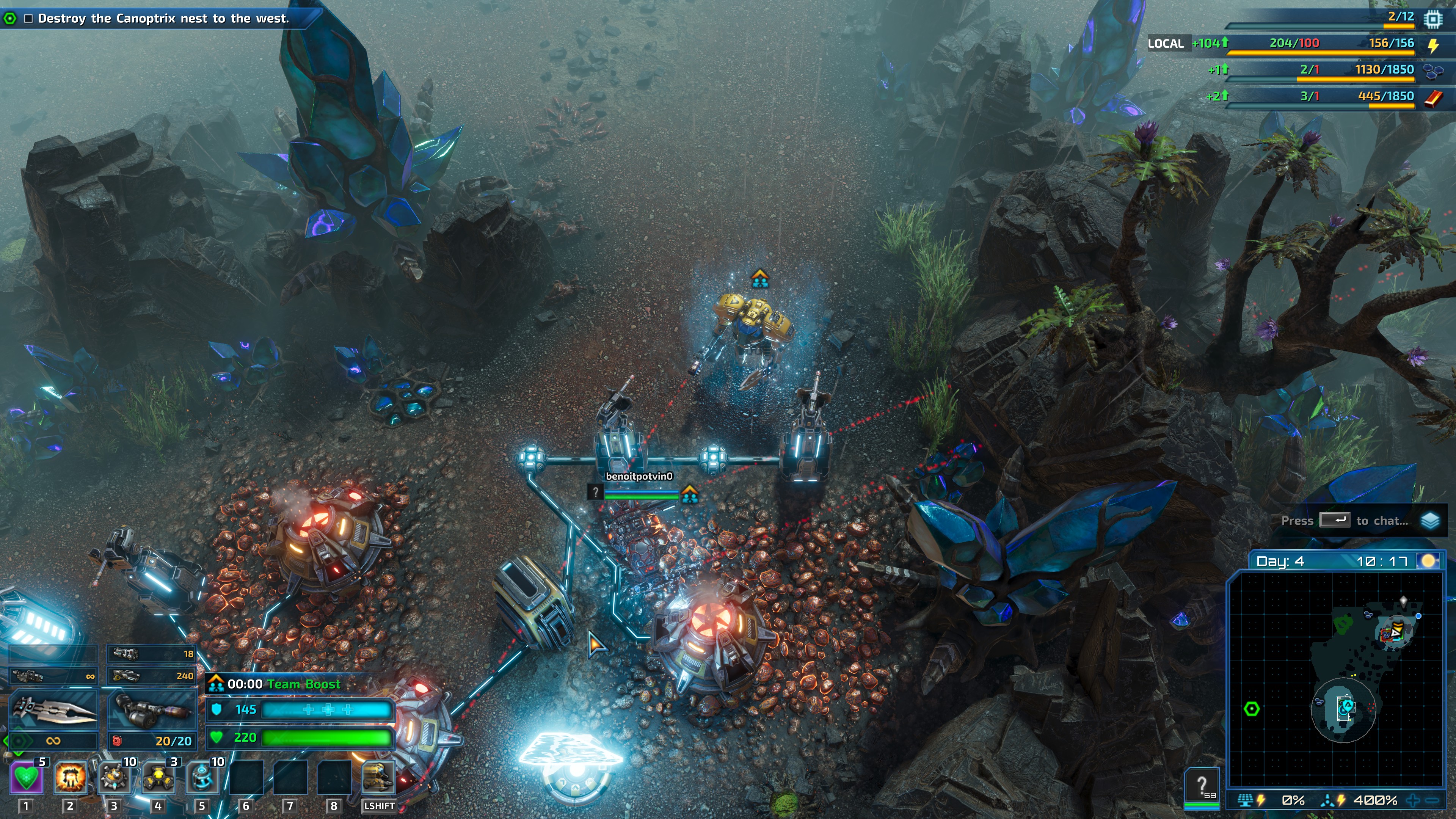
Task: Click the green objective marker on the minimap
Action: tap(1252, 709)
